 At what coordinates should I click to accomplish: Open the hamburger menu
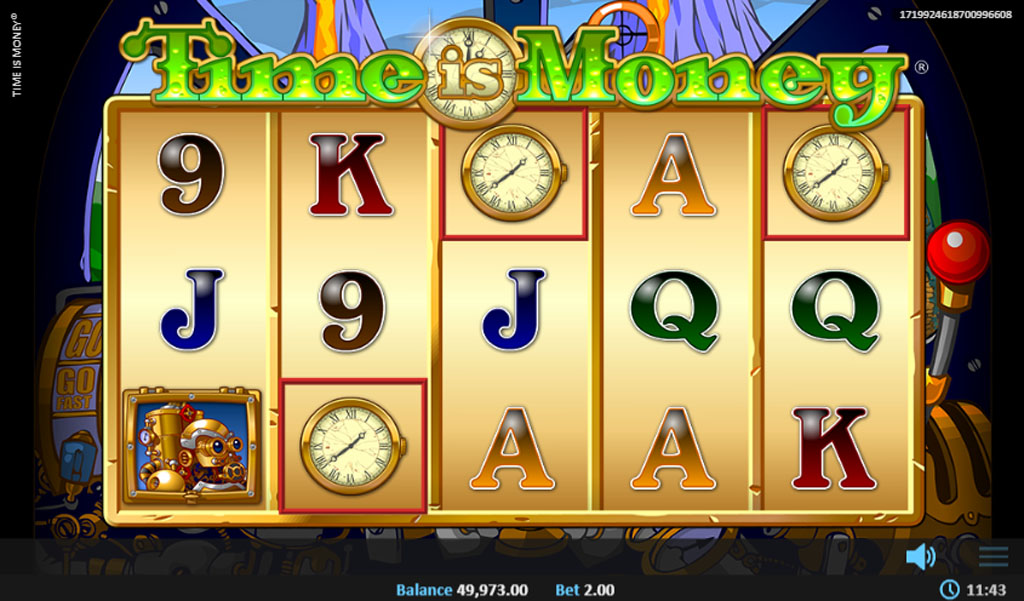[993, 556]
